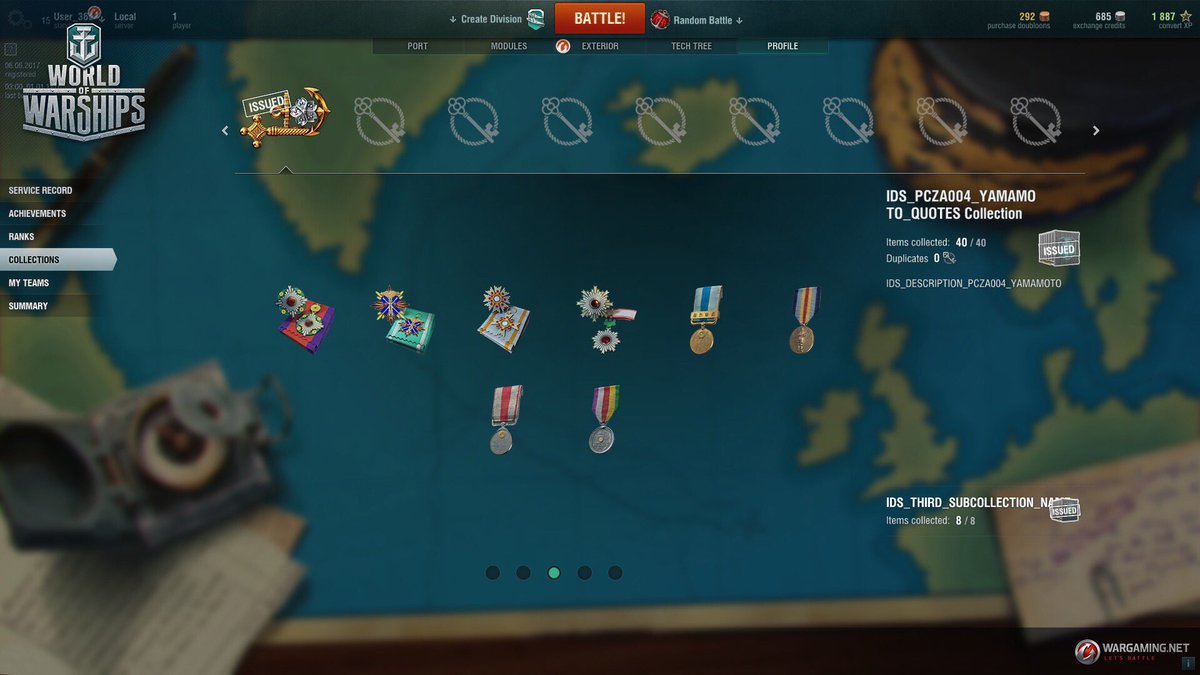Show the Summary section
The image size is (1200, 675).
pos(28,305)
